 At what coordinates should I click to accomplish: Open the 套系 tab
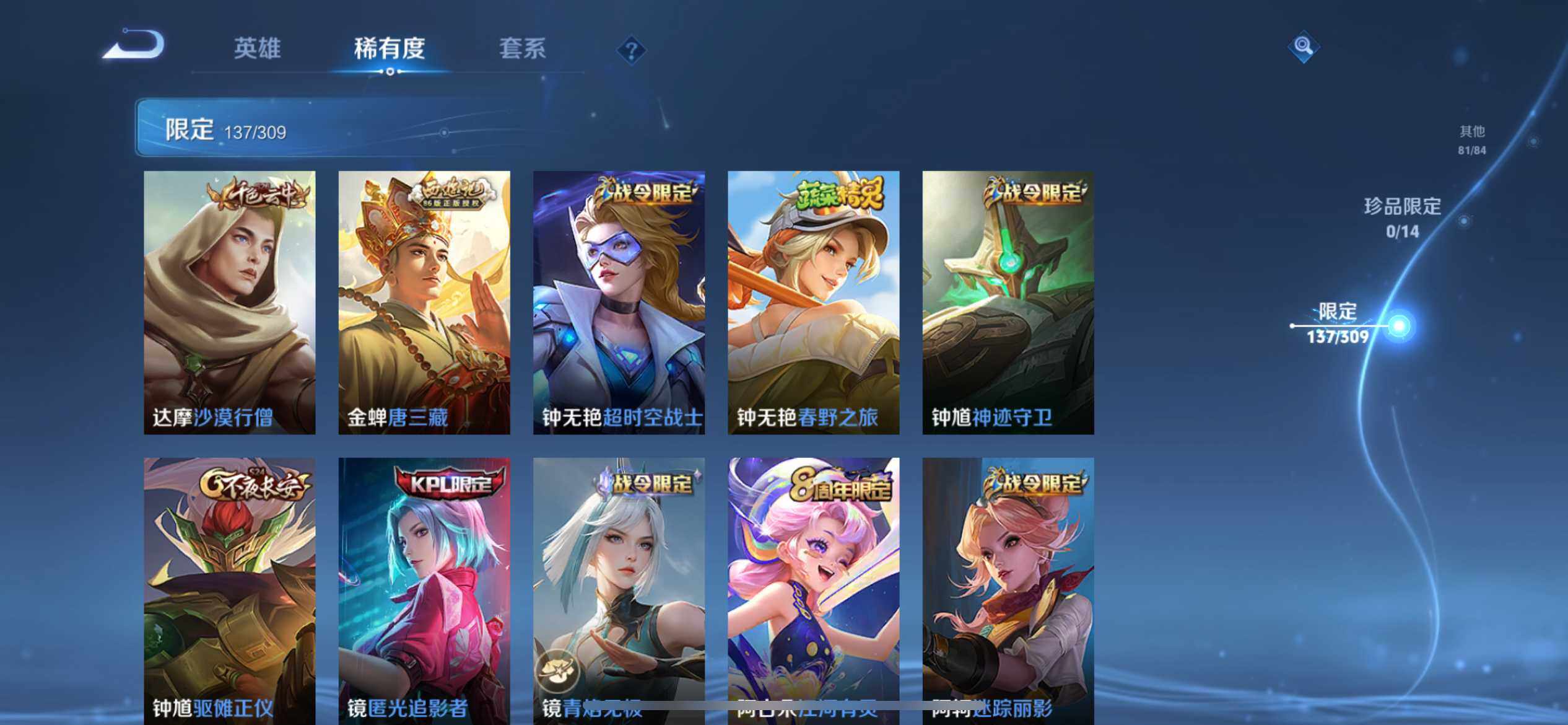coord(523,48)
